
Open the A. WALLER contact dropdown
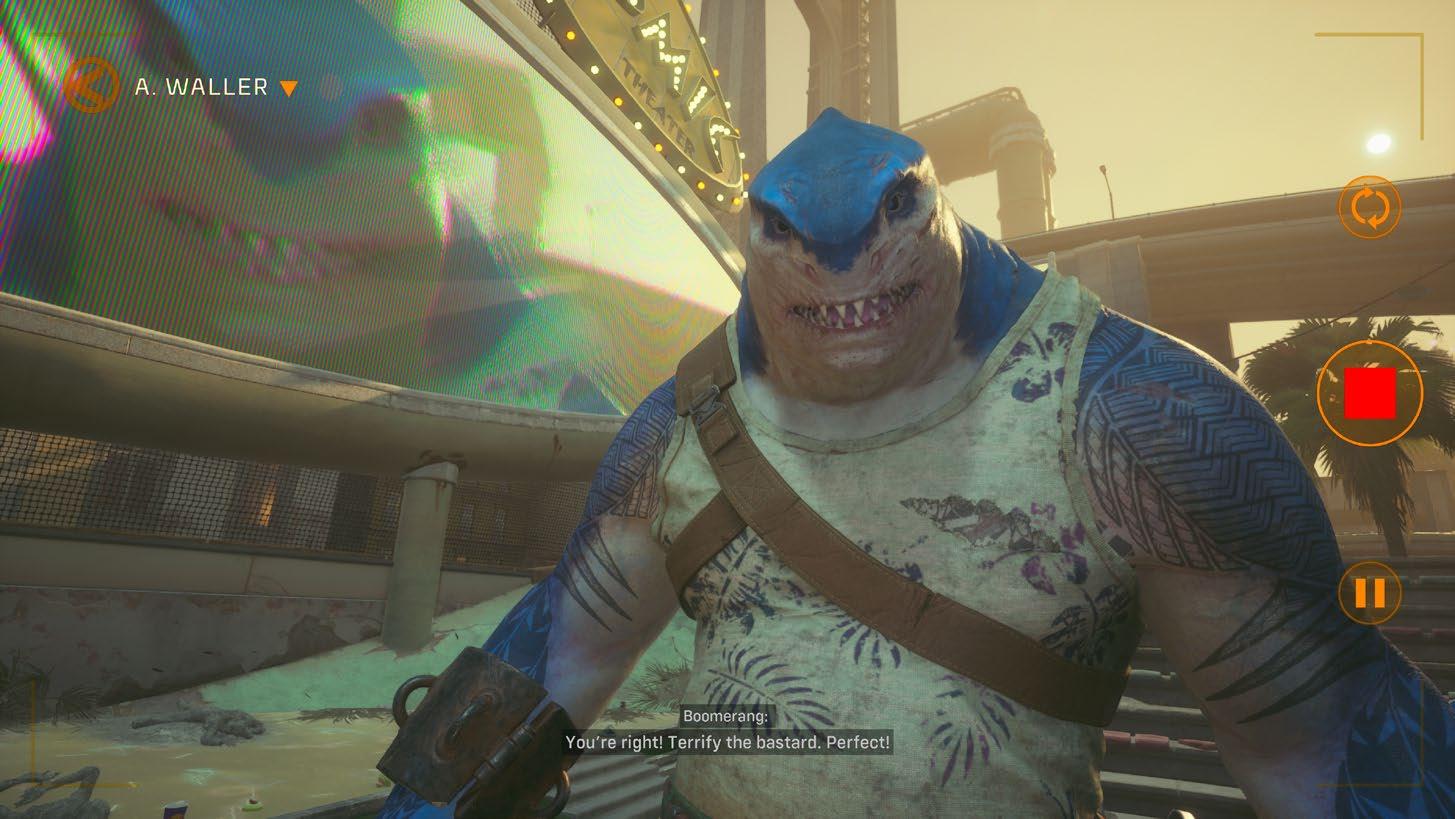pos(288,88)
